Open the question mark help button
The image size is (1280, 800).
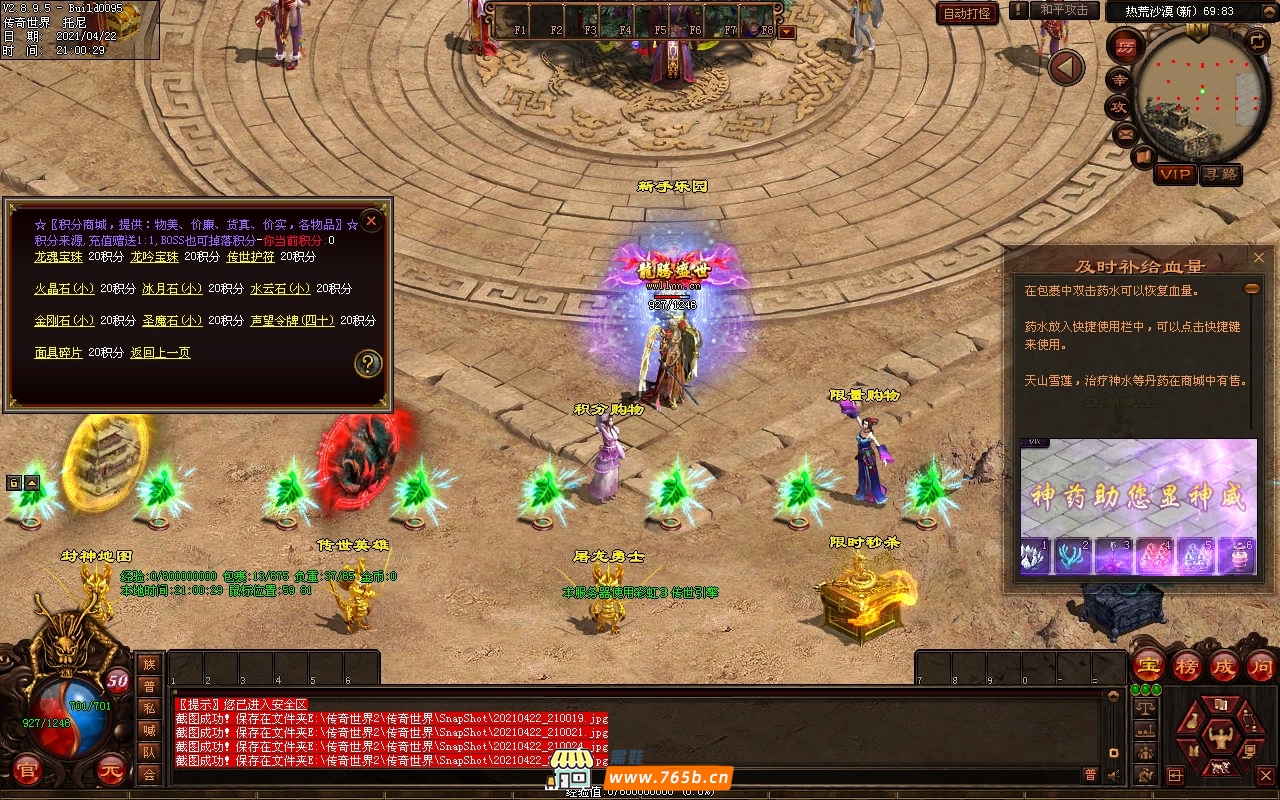[x=368, y=363]
